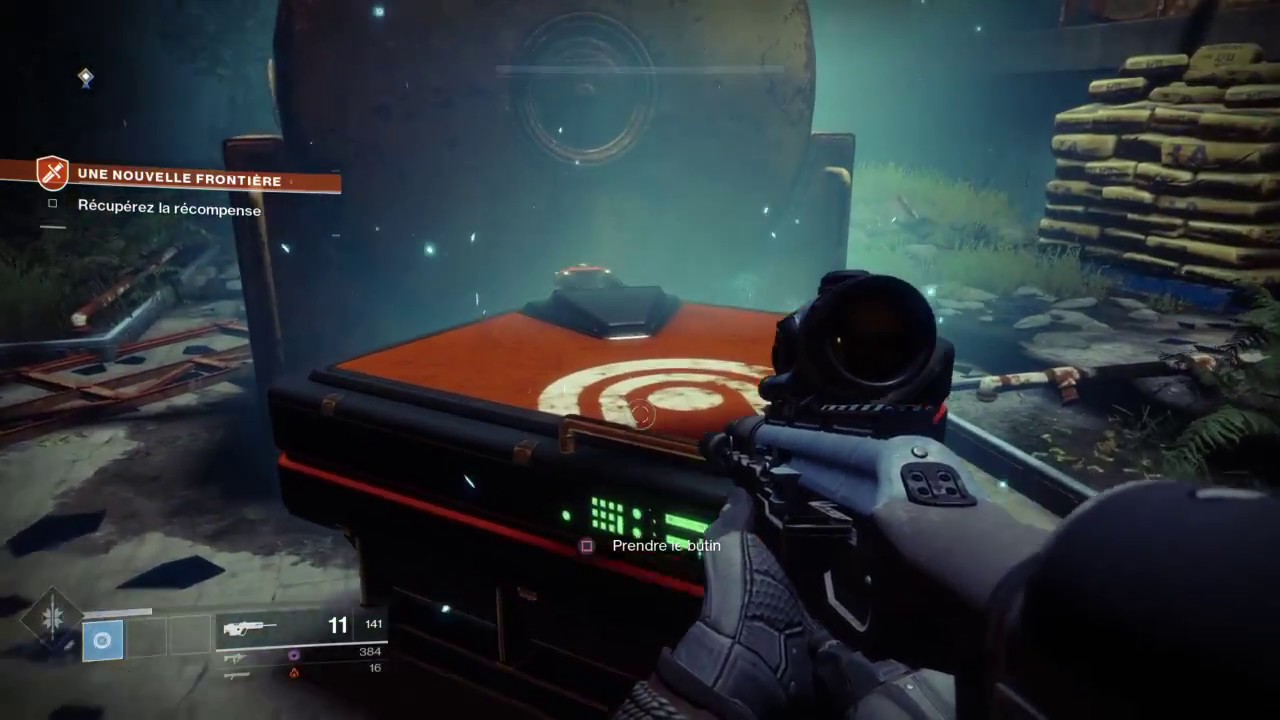Open the Prendre le butin loot prompt

pos(666,546)
